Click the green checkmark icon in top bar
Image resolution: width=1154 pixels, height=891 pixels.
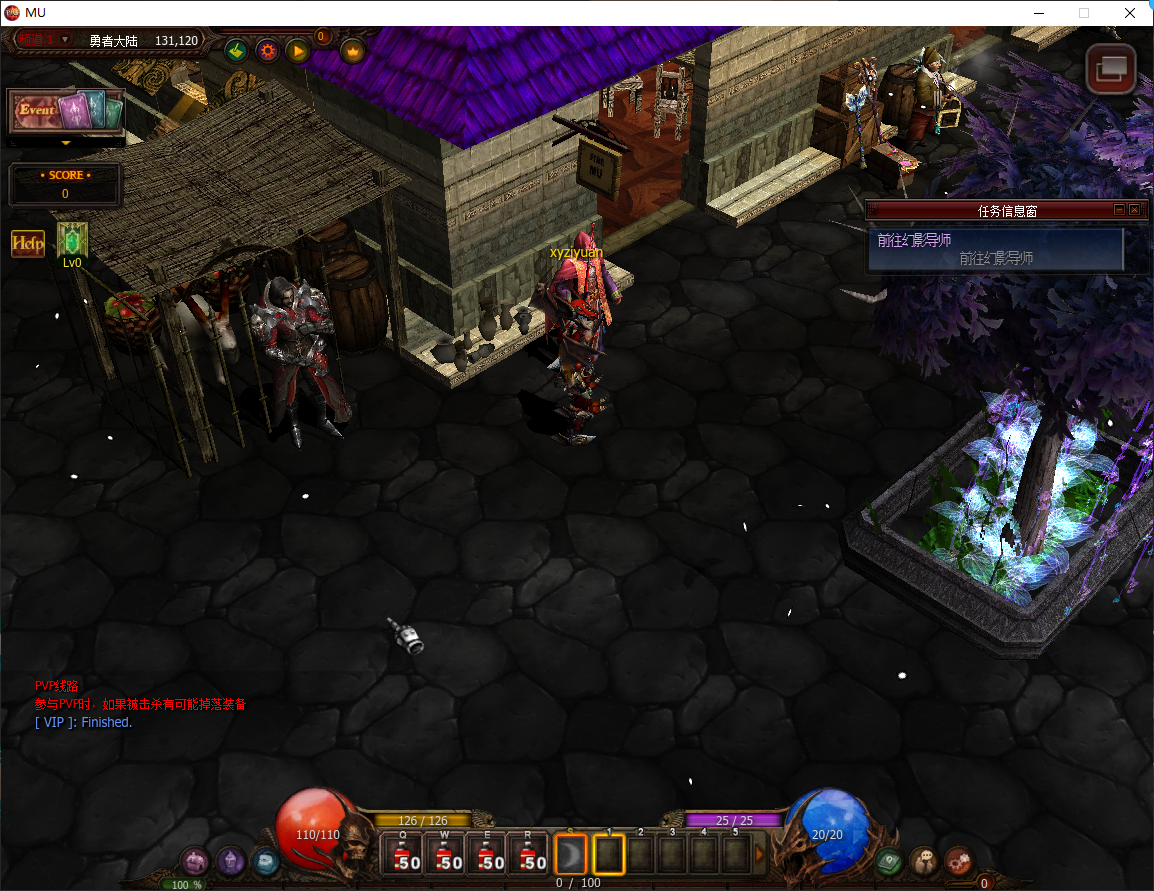[x=236, y=50]
